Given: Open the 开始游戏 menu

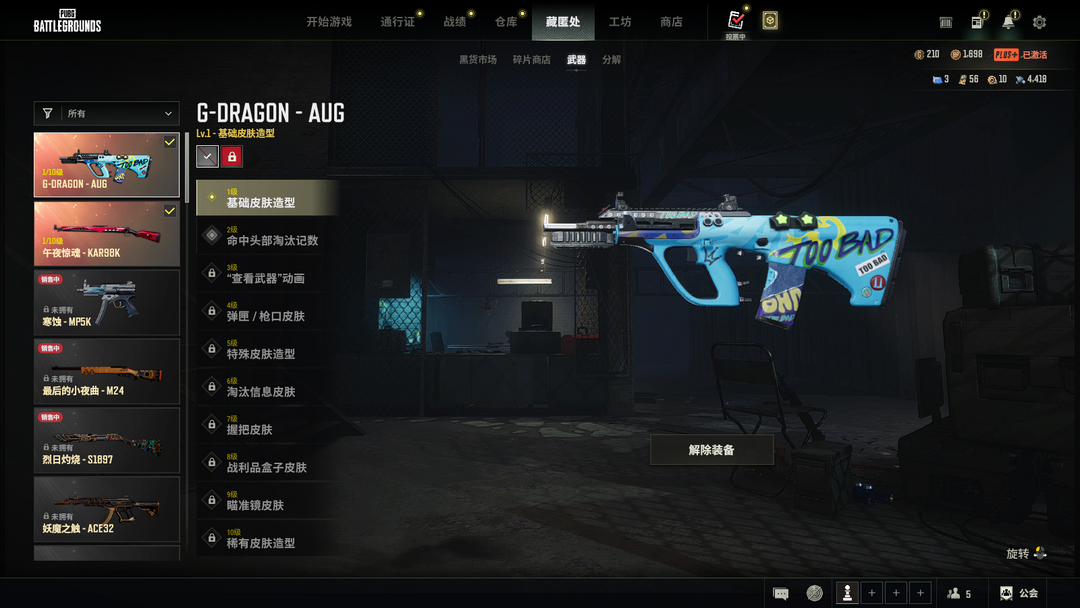Looking at the screenshot, I should (329, 22).
